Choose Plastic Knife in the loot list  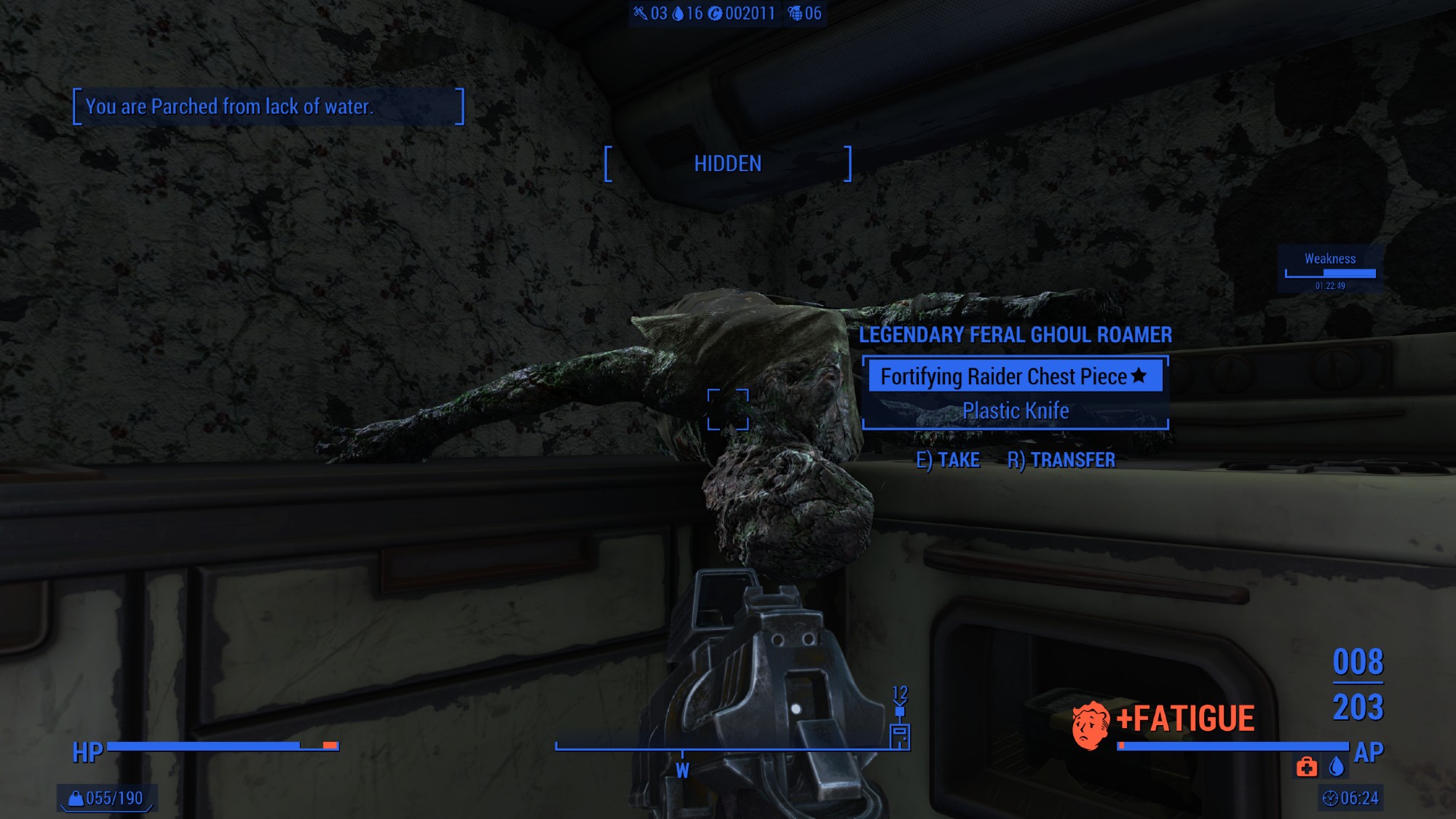(1016, 411)
